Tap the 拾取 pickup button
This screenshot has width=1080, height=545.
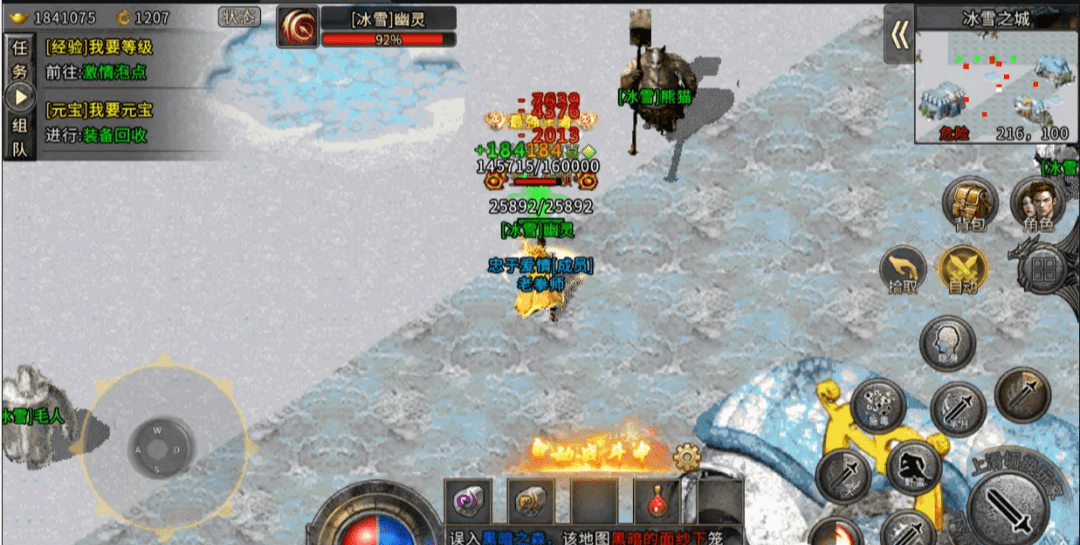point(903,270)
